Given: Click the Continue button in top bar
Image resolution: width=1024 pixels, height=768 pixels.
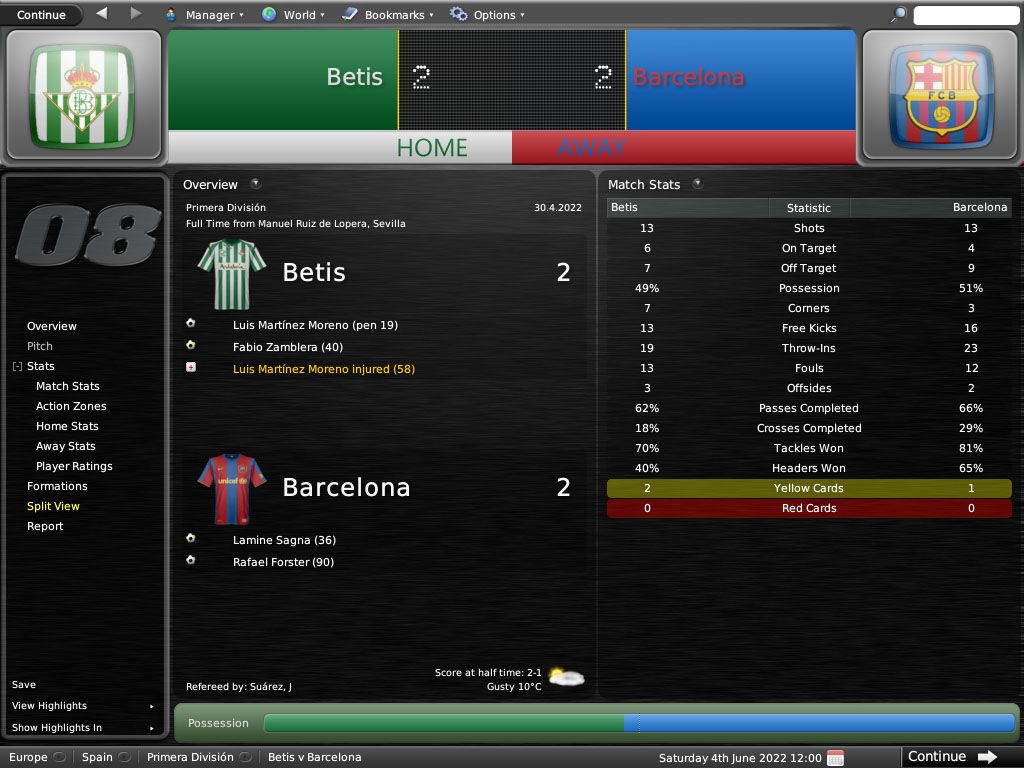Looking at the screenshot, I should coord(42,15).
